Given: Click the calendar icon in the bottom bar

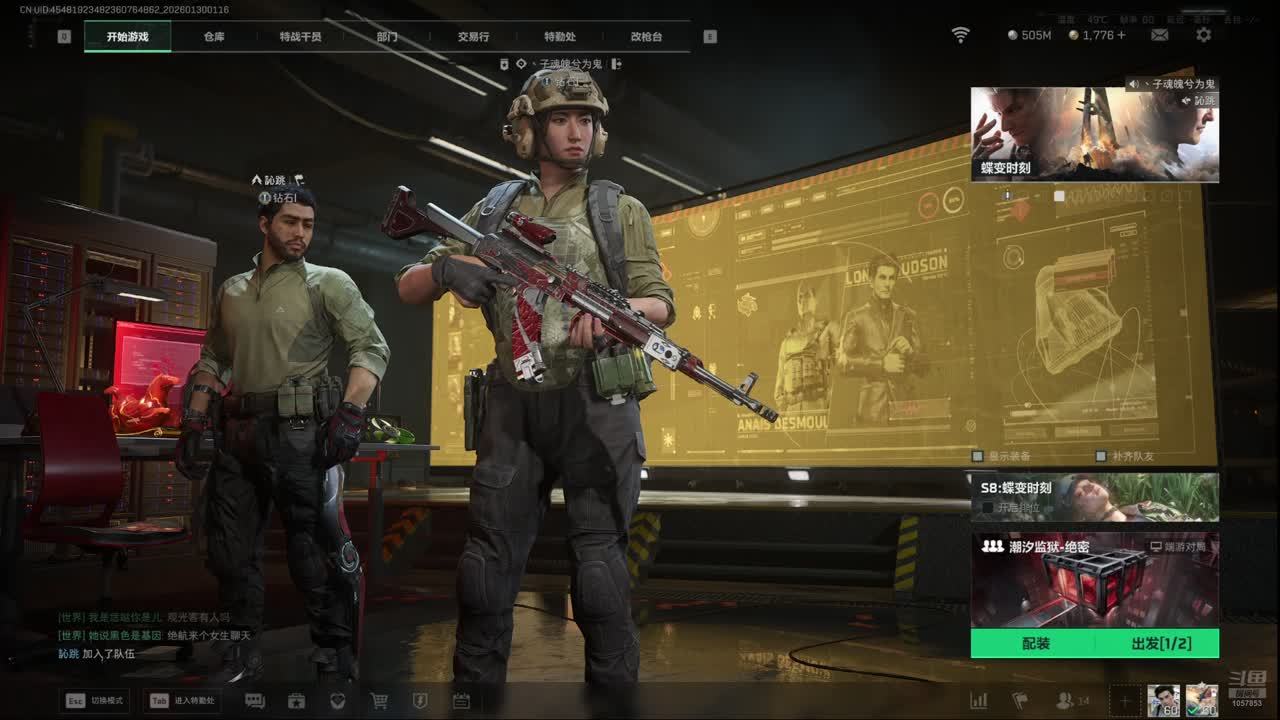Looking at the screenshot, I should tap(461, 701).
